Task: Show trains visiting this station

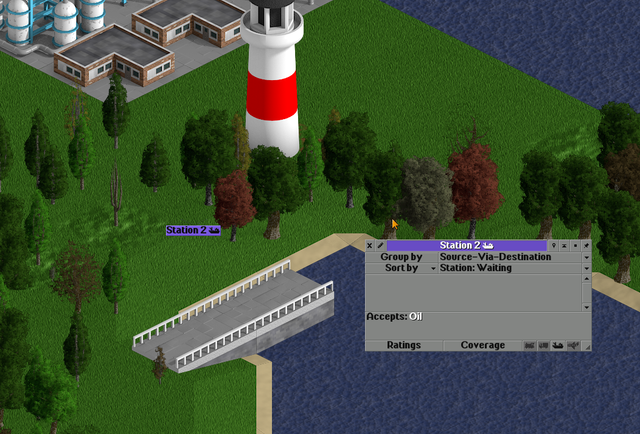Action: point(531,345)
